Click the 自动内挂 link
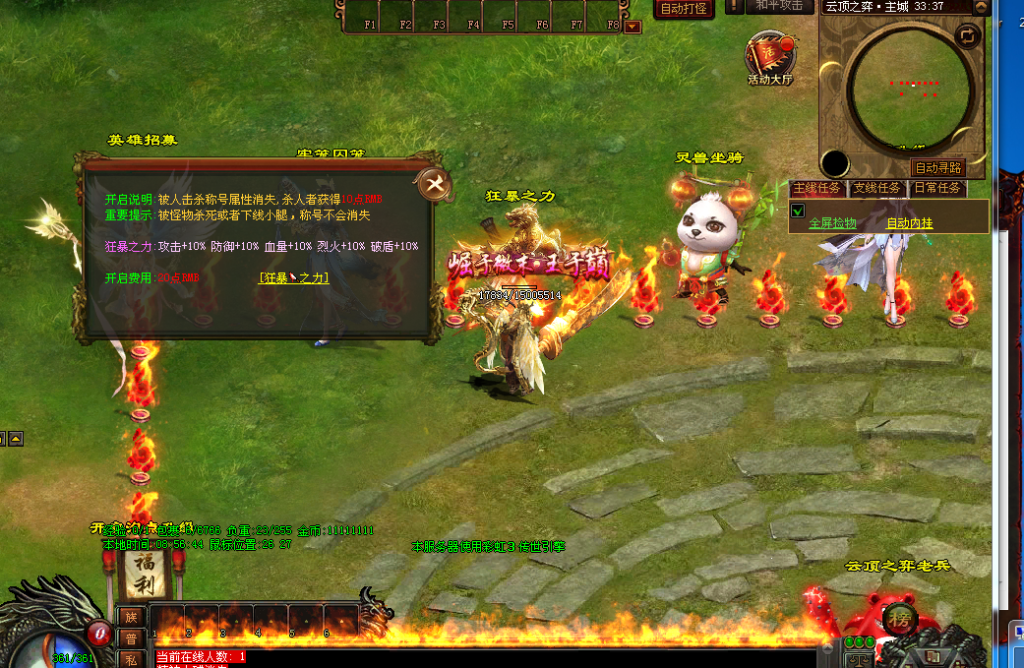This screenshot has height=668, width=1024. coord(909,223)
